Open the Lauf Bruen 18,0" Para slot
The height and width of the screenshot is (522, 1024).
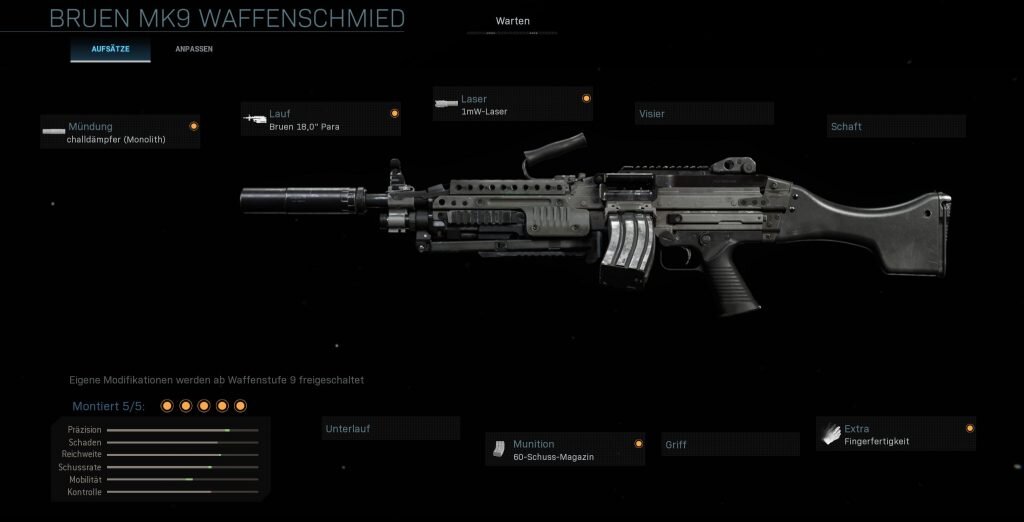click(320, 120)
